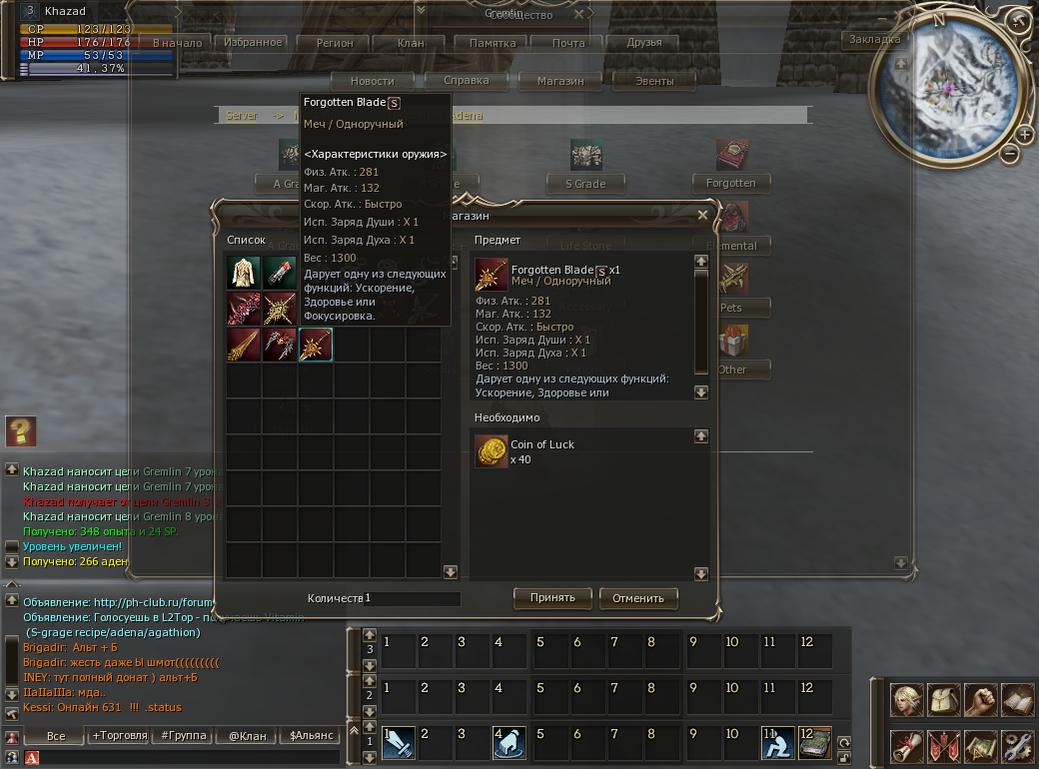Activate the sword attack hotbar skill
This screenshot has height=769, width=1039.
pyautogui.click(x=398, y=742)
